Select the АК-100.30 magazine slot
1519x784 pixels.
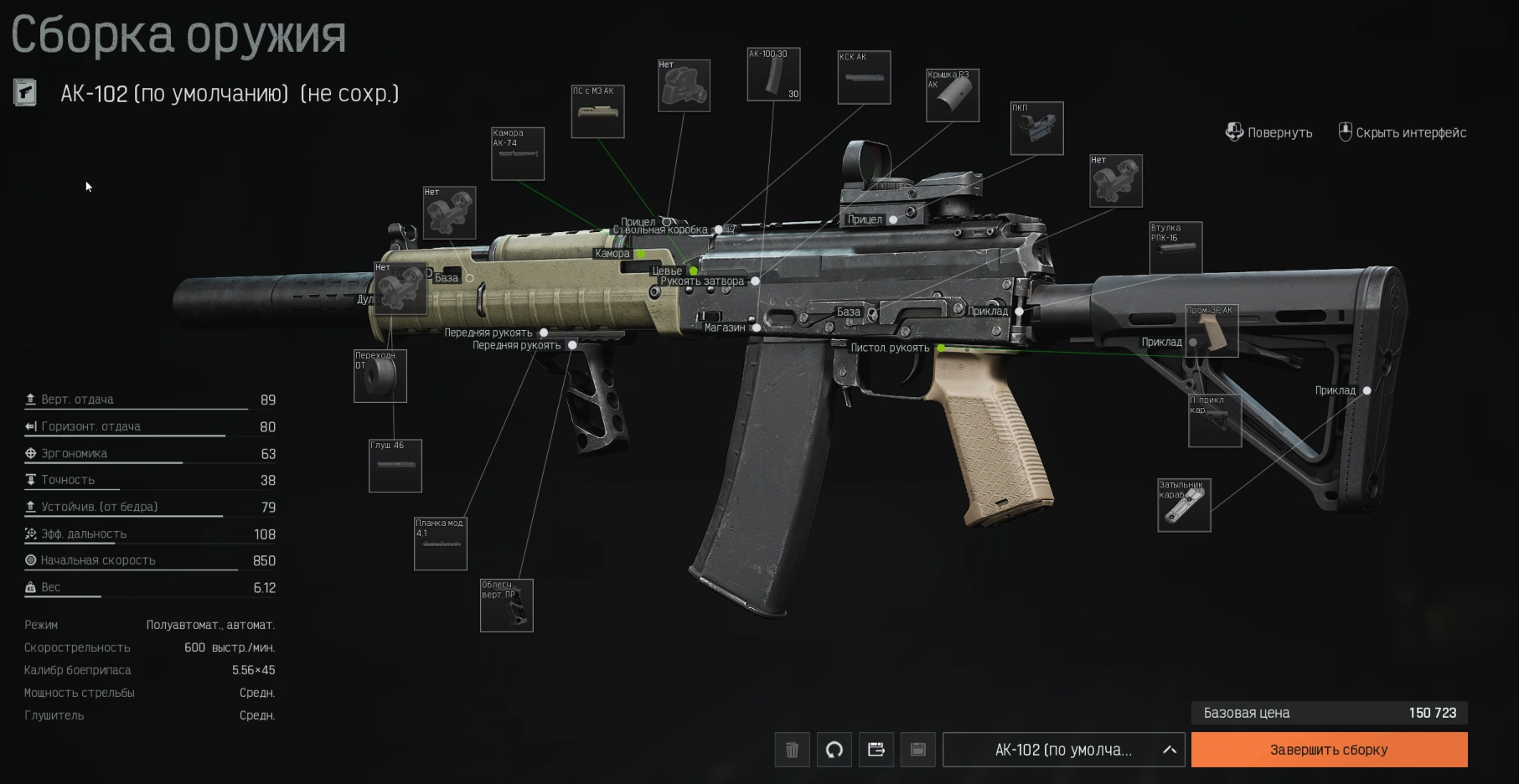click(773, 75)
